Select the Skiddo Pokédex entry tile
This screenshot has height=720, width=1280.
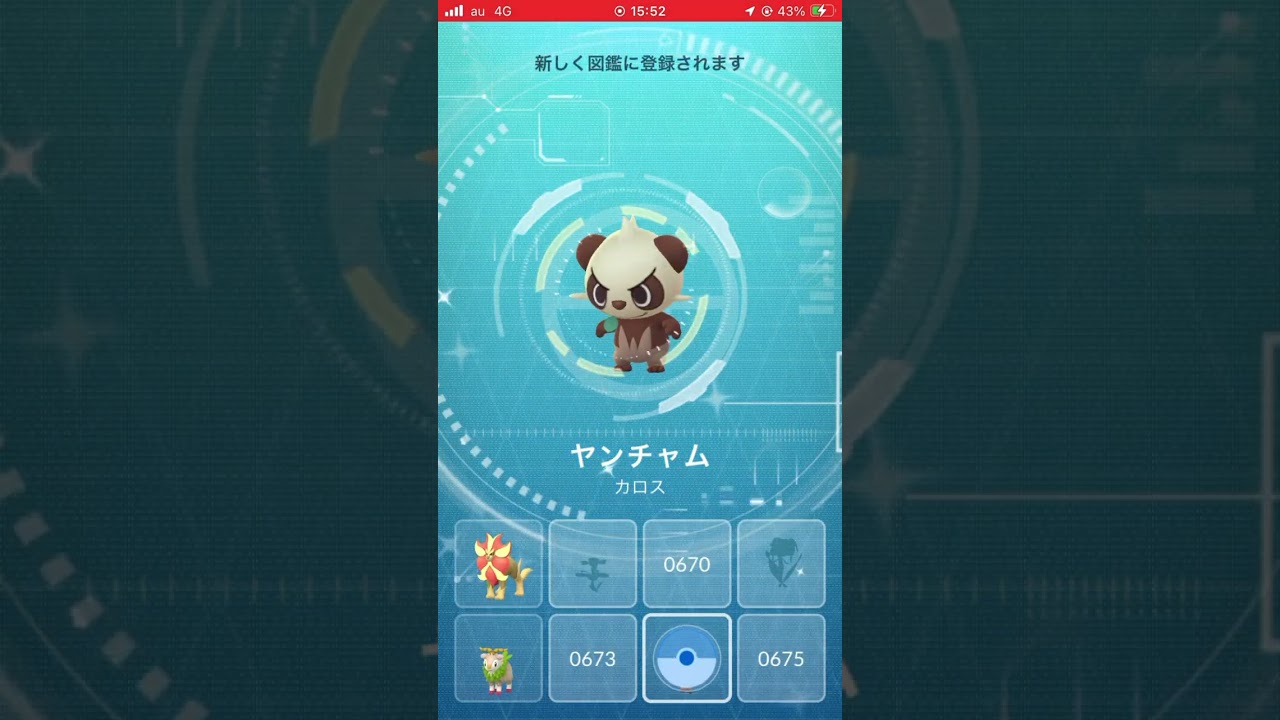[498, 659]
